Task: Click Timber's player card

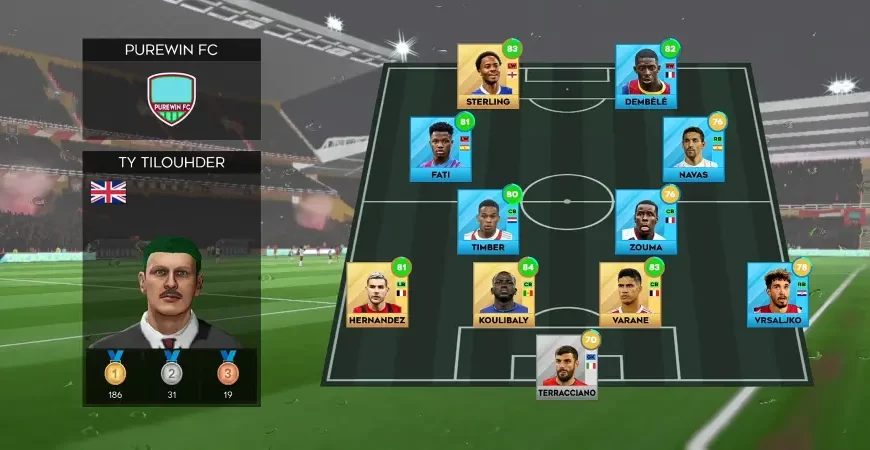Action: click(x=487, y=222)
